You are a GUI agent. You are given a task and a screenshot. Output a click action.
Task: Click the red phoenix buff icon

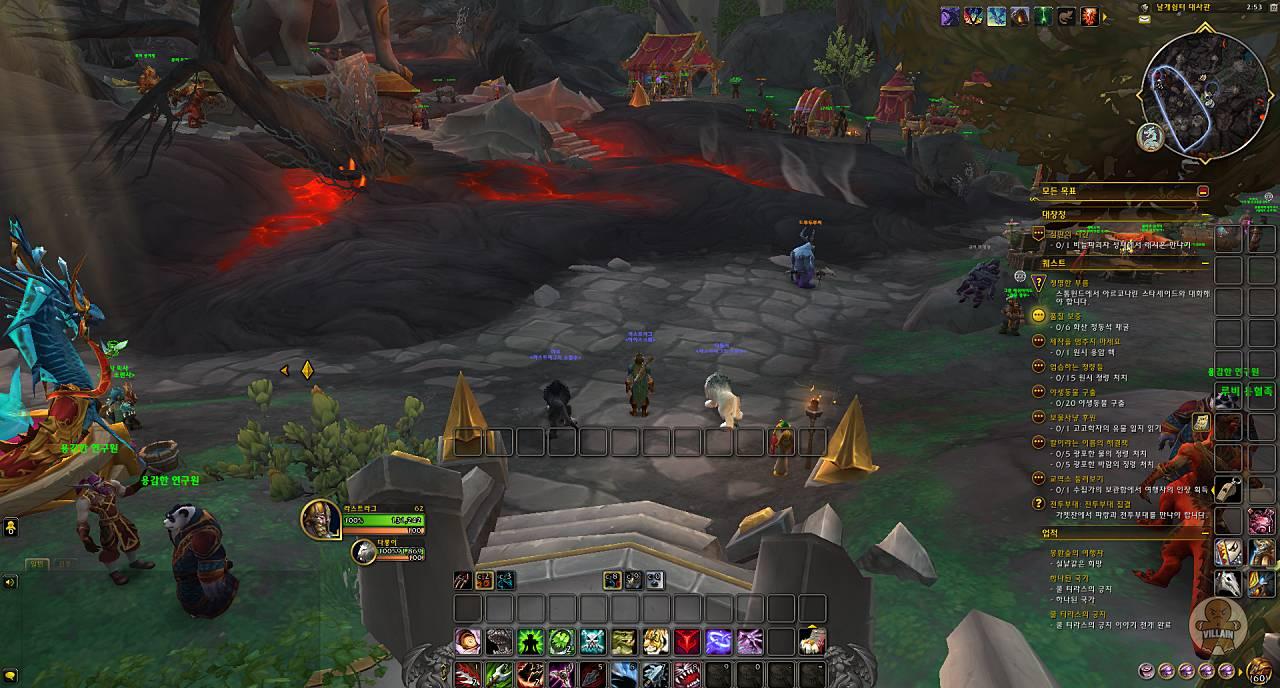(x=1089, y=16)
